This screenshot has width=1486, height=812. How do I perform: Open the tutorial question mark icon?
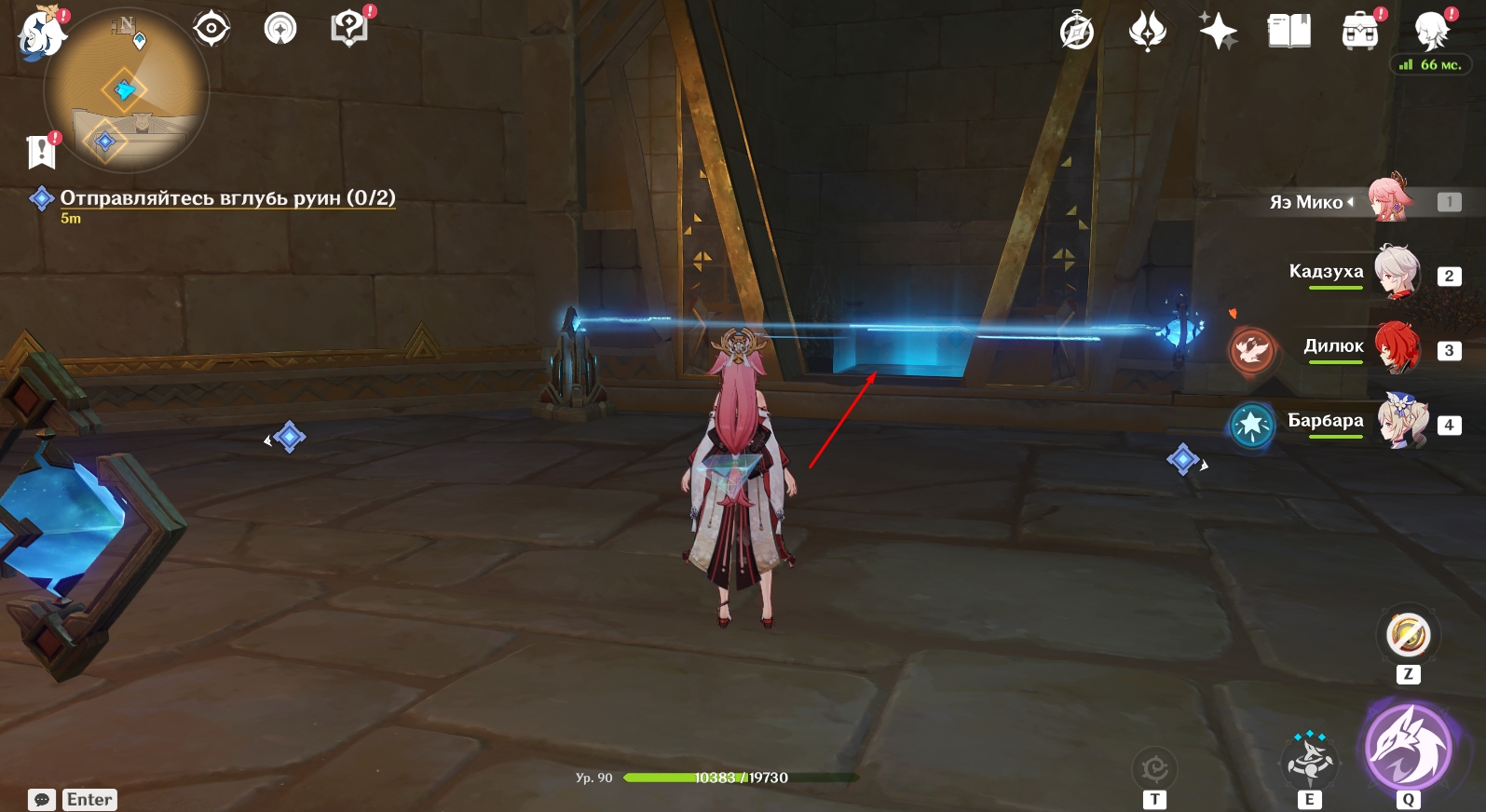(x=349, y=28)
